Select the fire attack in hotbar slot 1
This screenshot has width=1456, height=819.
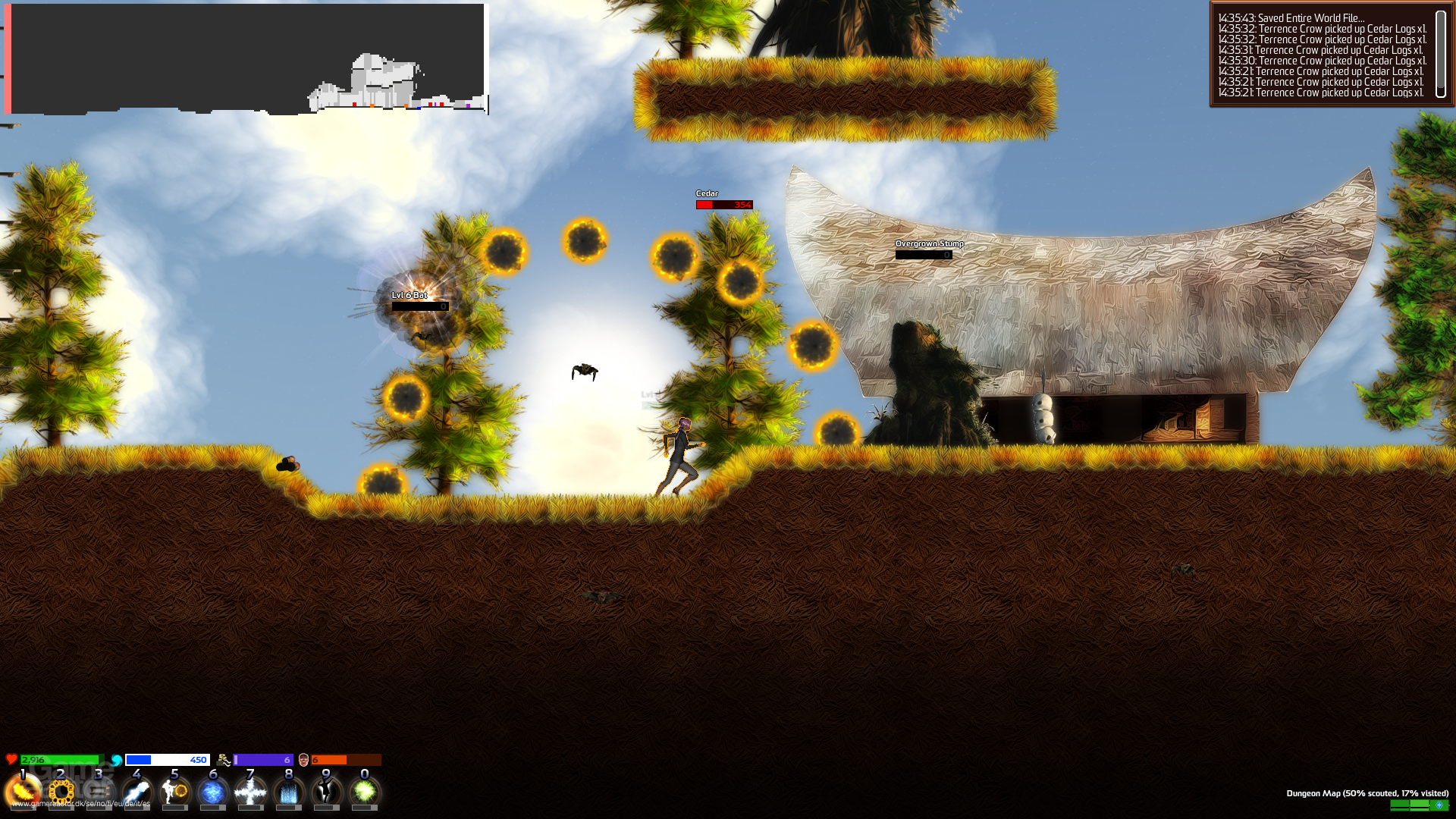tap(23, 792)
